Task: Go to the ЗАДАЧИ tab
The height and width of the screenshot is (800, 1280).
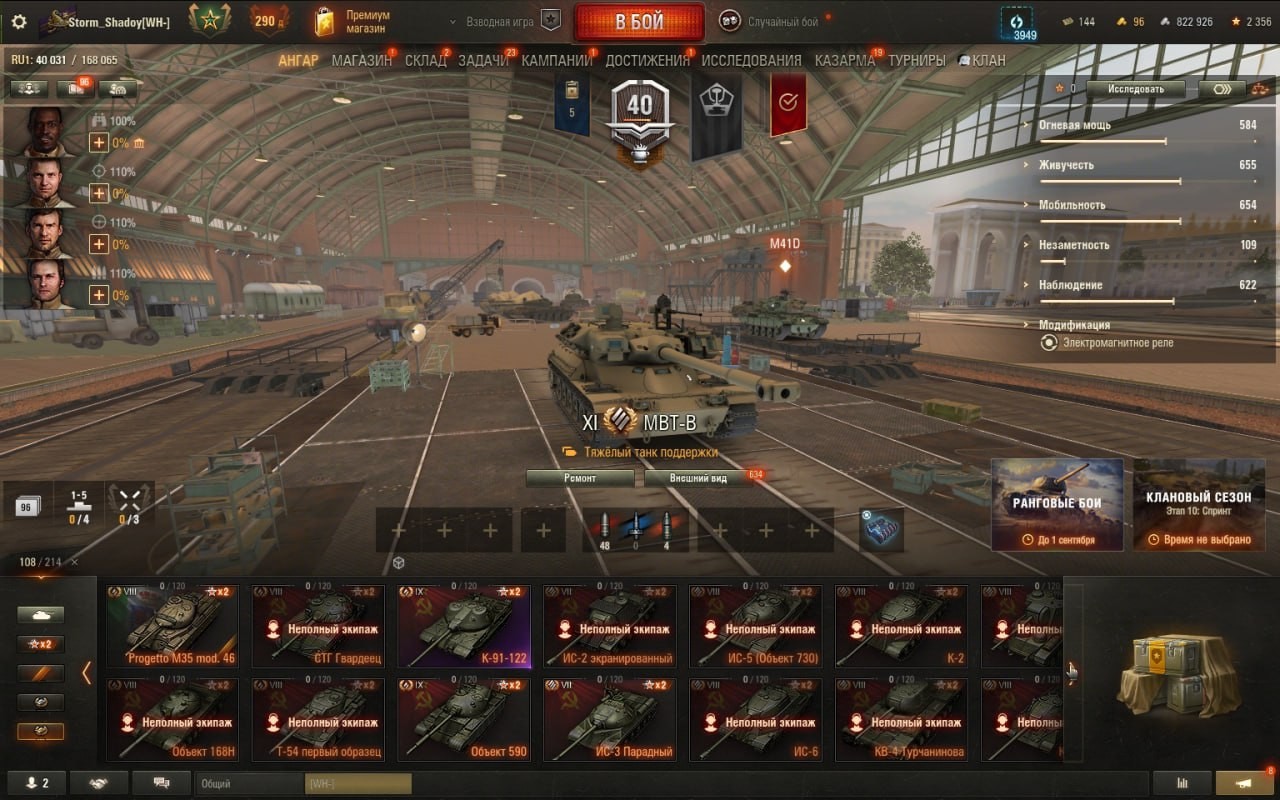Action: point(483,60)
